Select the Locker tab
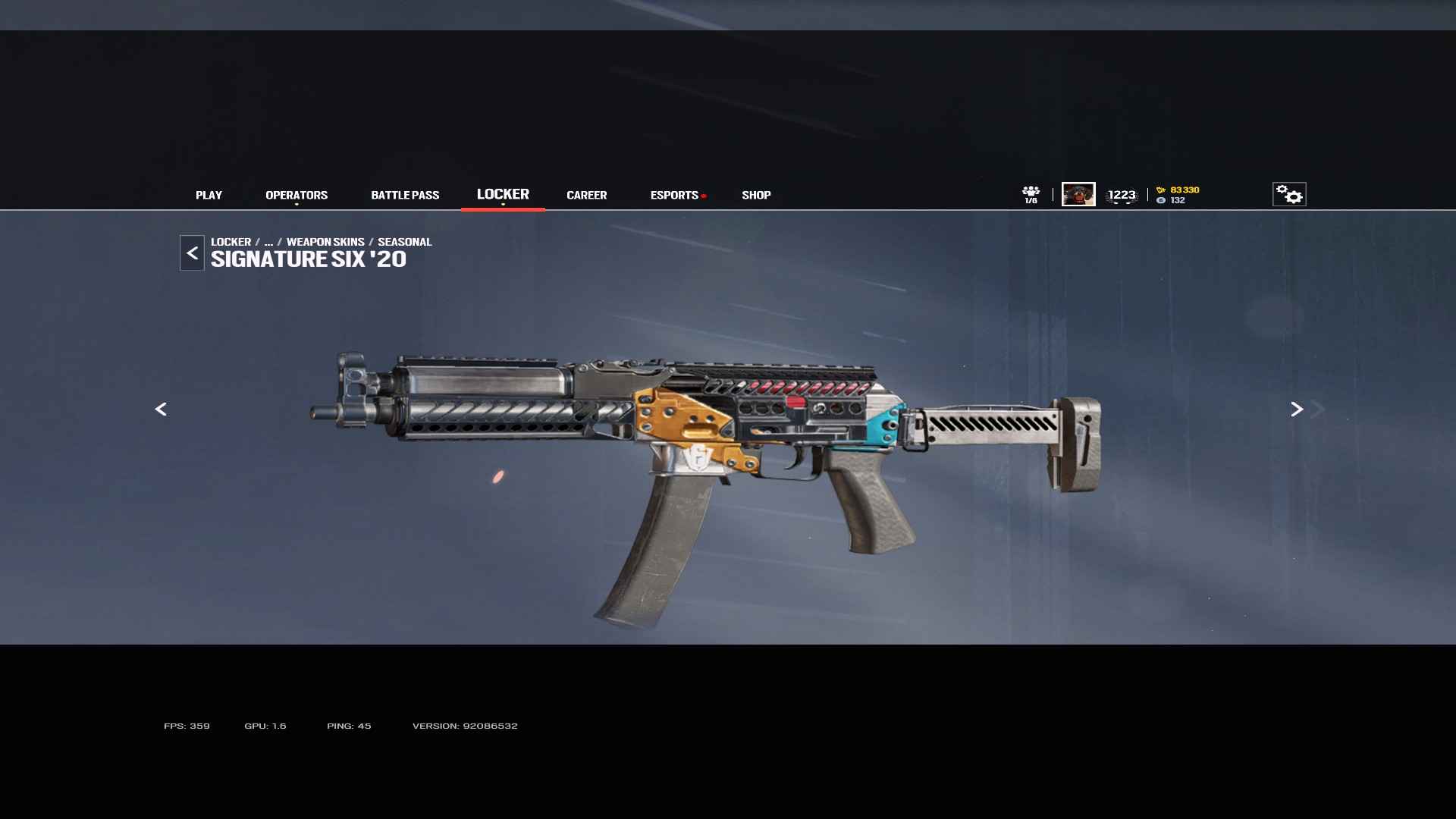Screen dimensions: 1456x819 pyautogui.click(x=503, y=194)
